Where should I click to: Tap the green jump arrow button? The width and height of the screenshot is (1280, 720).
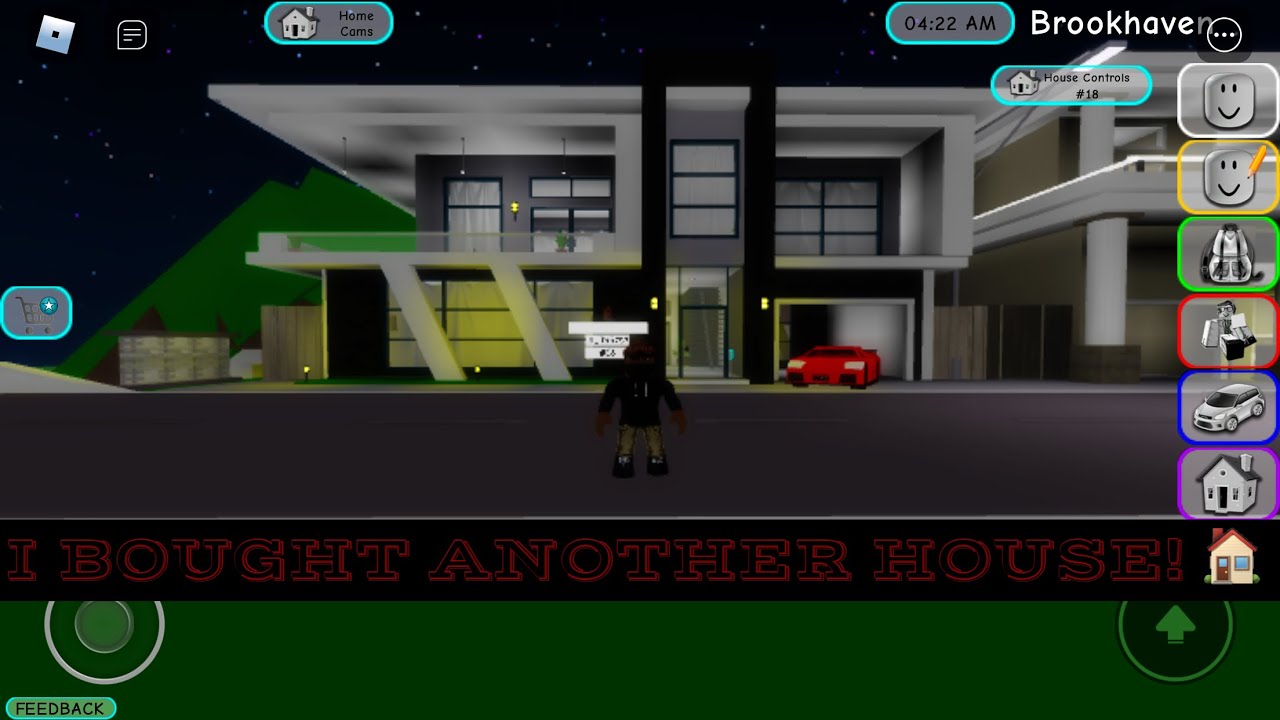[x=1175, y=628]
